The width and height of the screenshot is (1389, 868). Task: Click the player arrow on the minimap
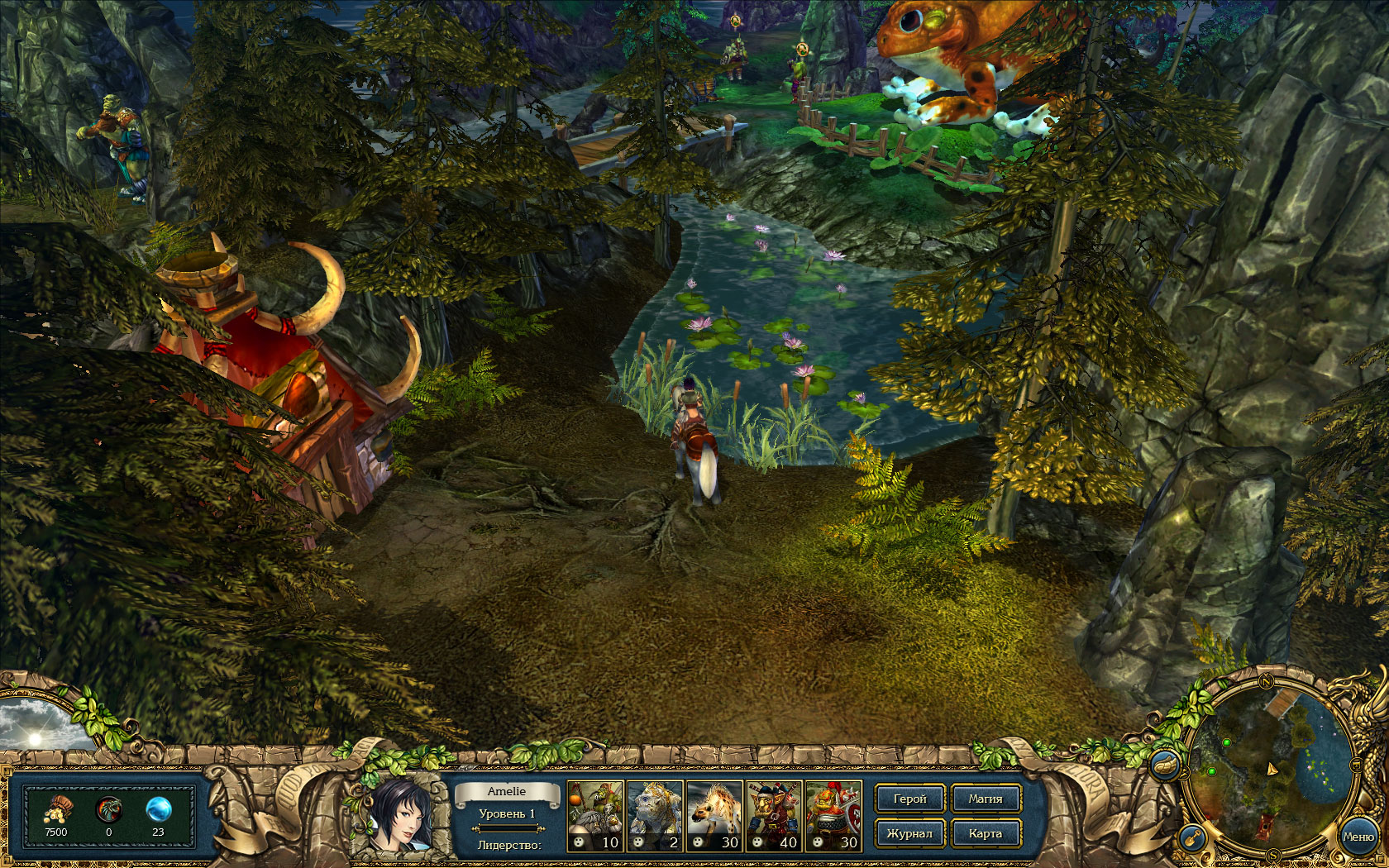pos(1272,769)
